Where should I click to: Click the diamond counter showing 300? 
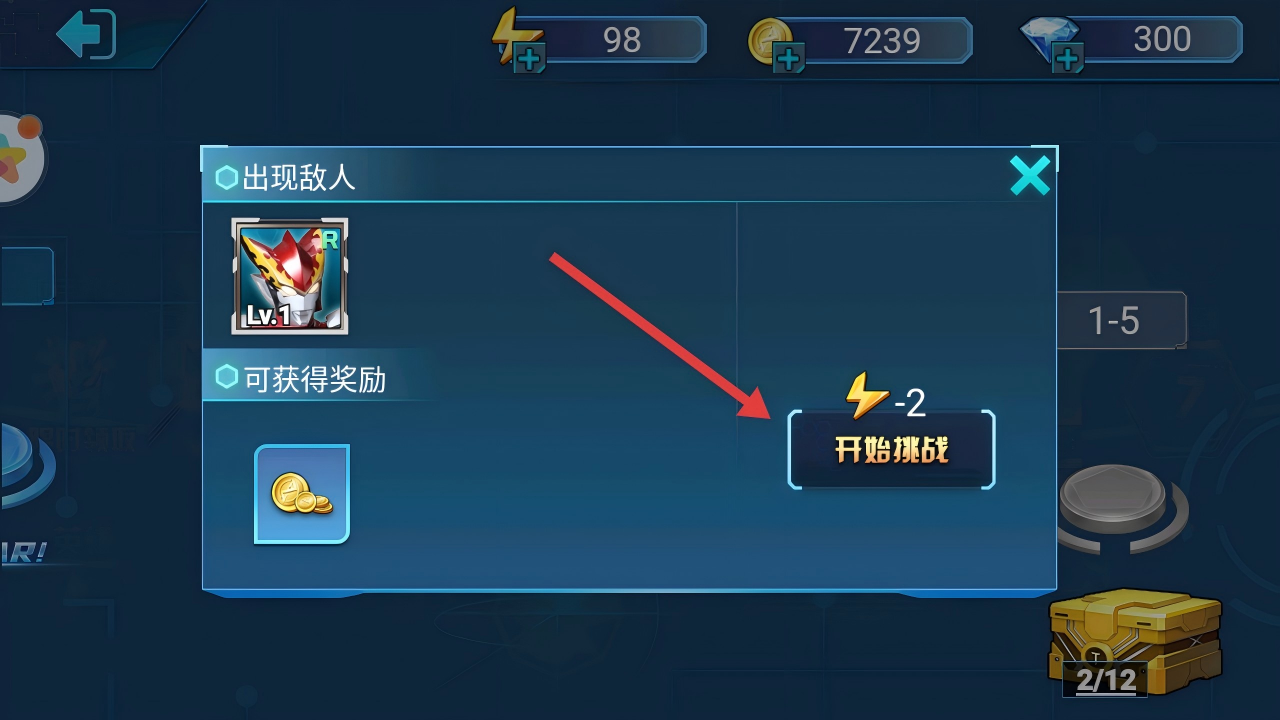[x=1163, y=40]
